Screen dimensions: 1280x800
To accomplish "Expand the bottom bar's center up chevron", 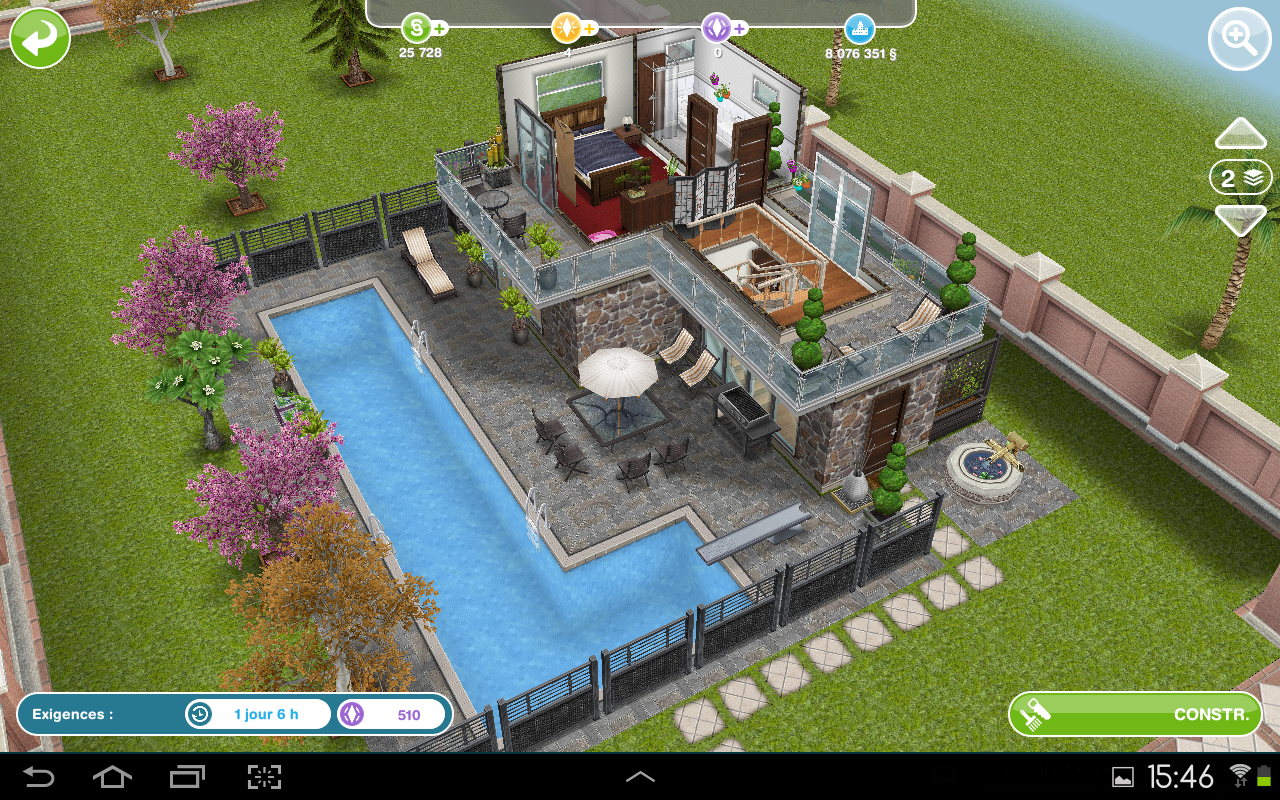I will click(640, 776).
